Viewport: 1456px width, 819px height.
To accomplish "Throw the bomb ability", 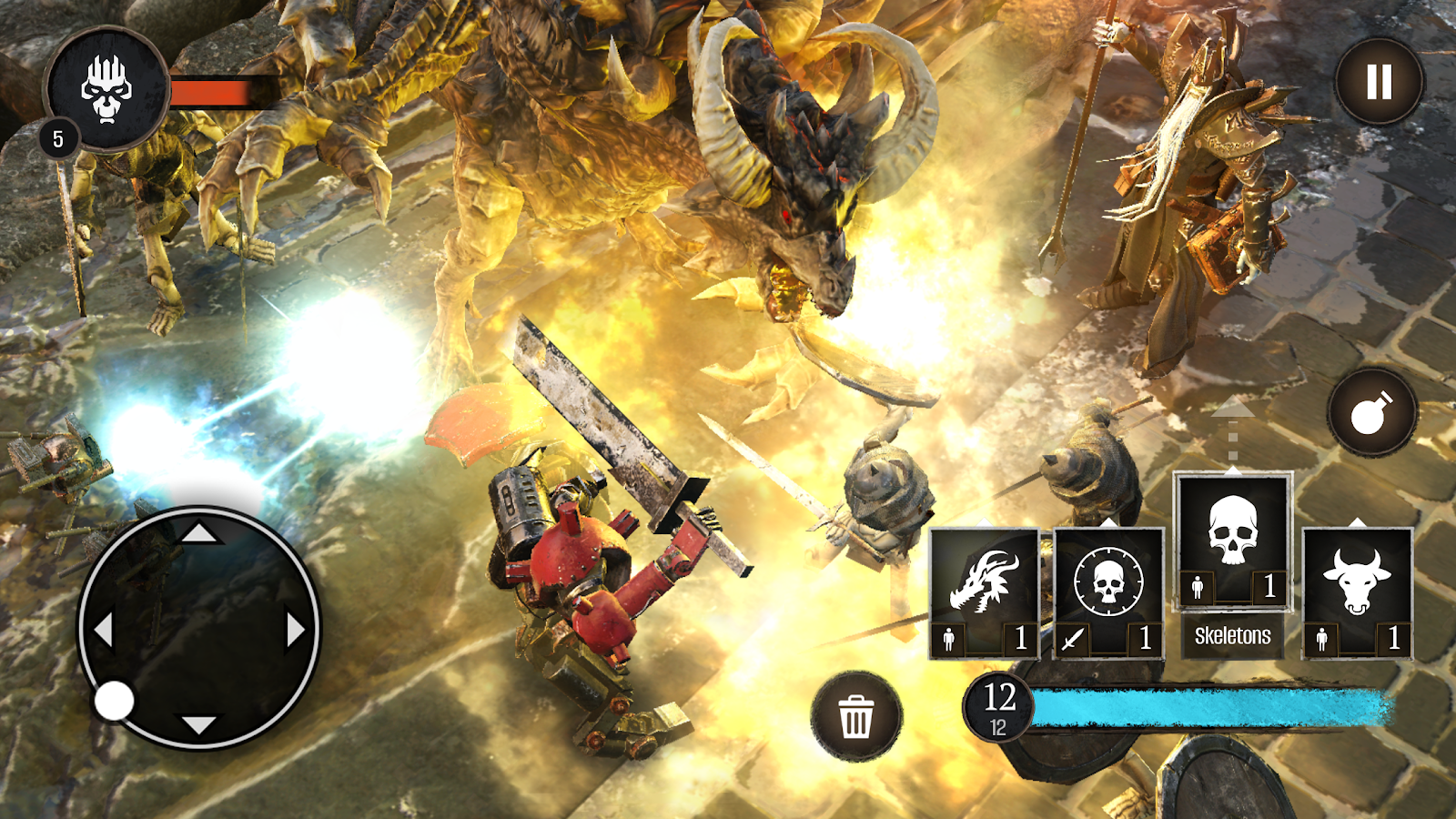I will pos(1371,414).
